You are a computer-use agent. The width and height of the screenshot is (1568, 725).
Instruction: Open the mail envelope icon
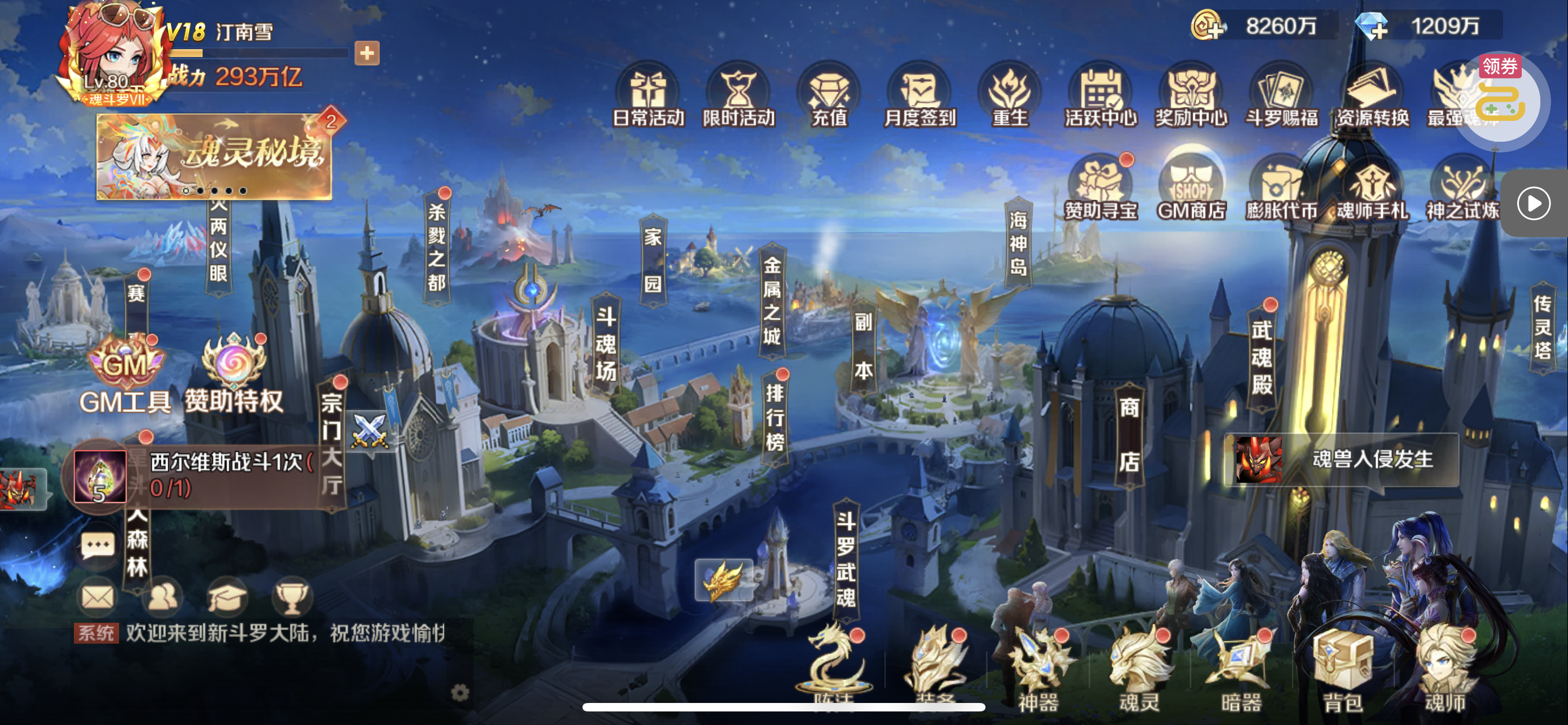click(98, 597)
